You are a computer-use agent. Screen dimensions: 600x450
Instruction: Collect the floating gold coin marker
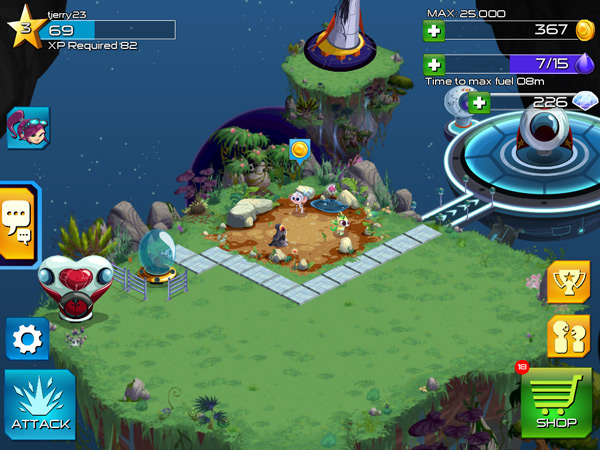tap(298, 150)
